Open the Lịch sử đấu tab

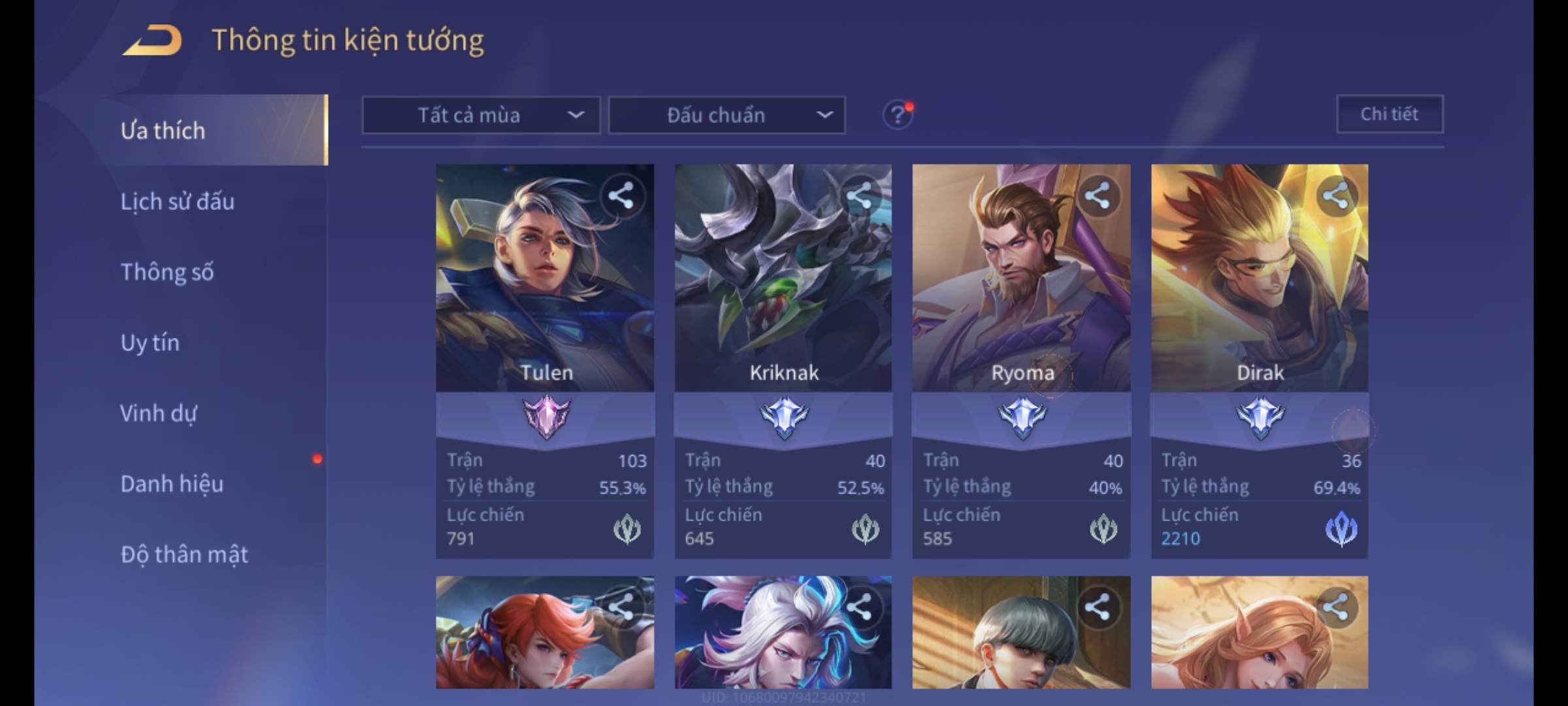(x=178, y=201)
